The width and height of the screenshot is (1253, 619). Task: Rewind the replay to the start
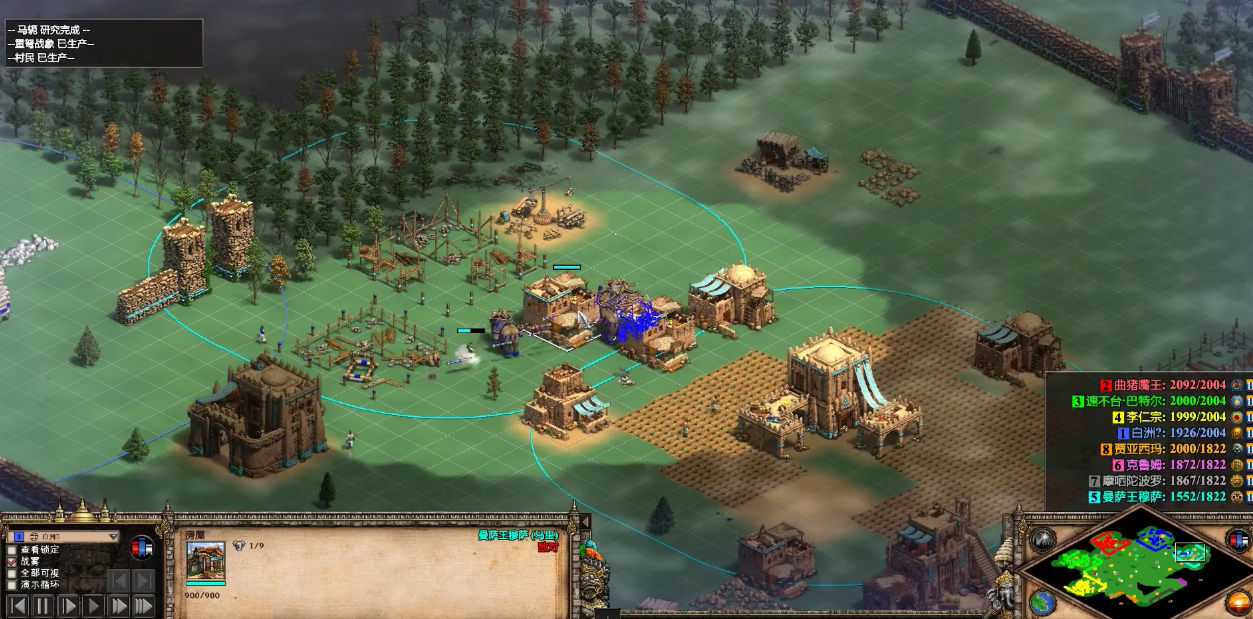(x=17, y=605)
